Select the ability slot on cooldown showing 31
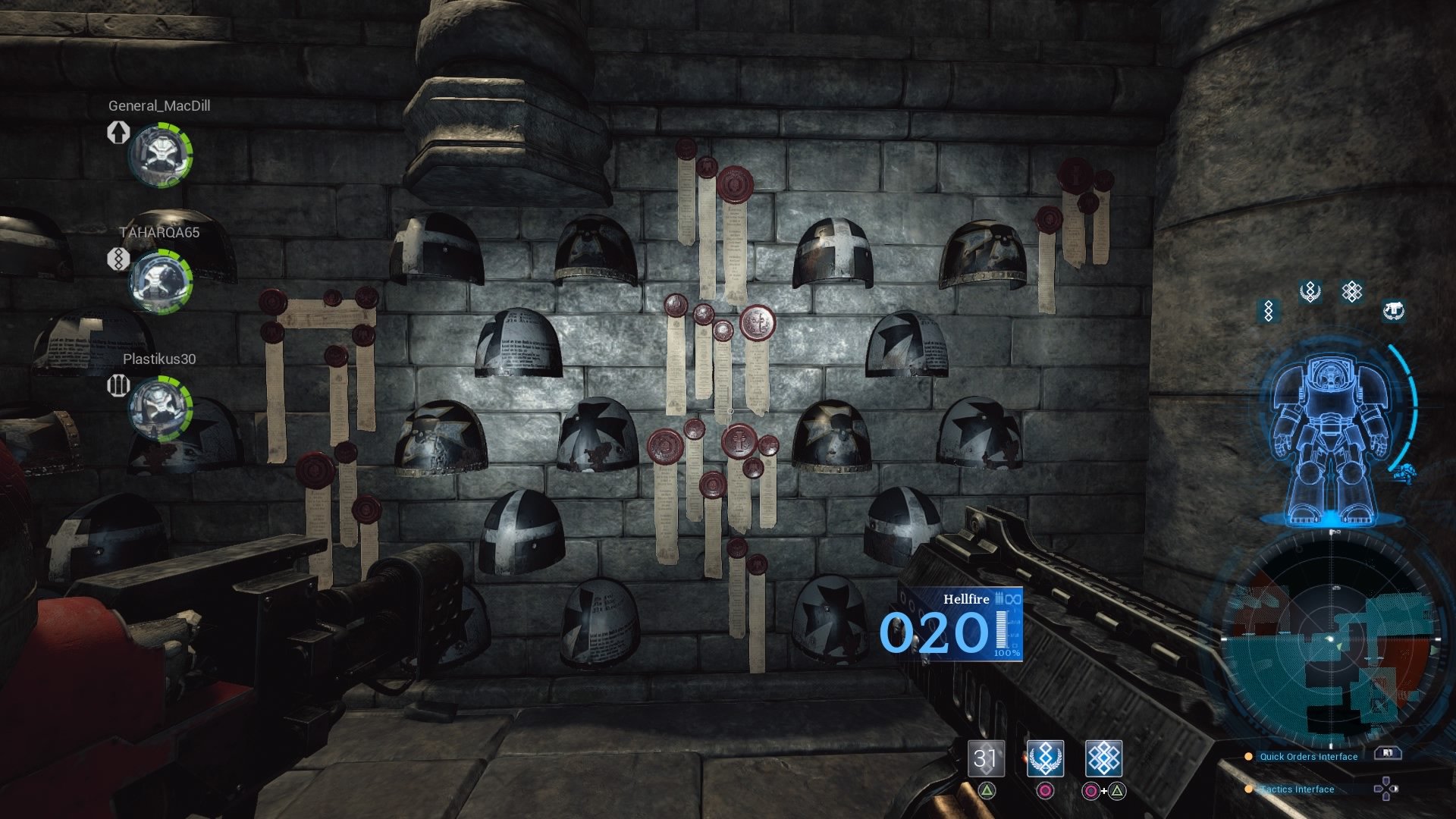The width and height of the screenshot is (1456, 819). [x=986, y=758]
